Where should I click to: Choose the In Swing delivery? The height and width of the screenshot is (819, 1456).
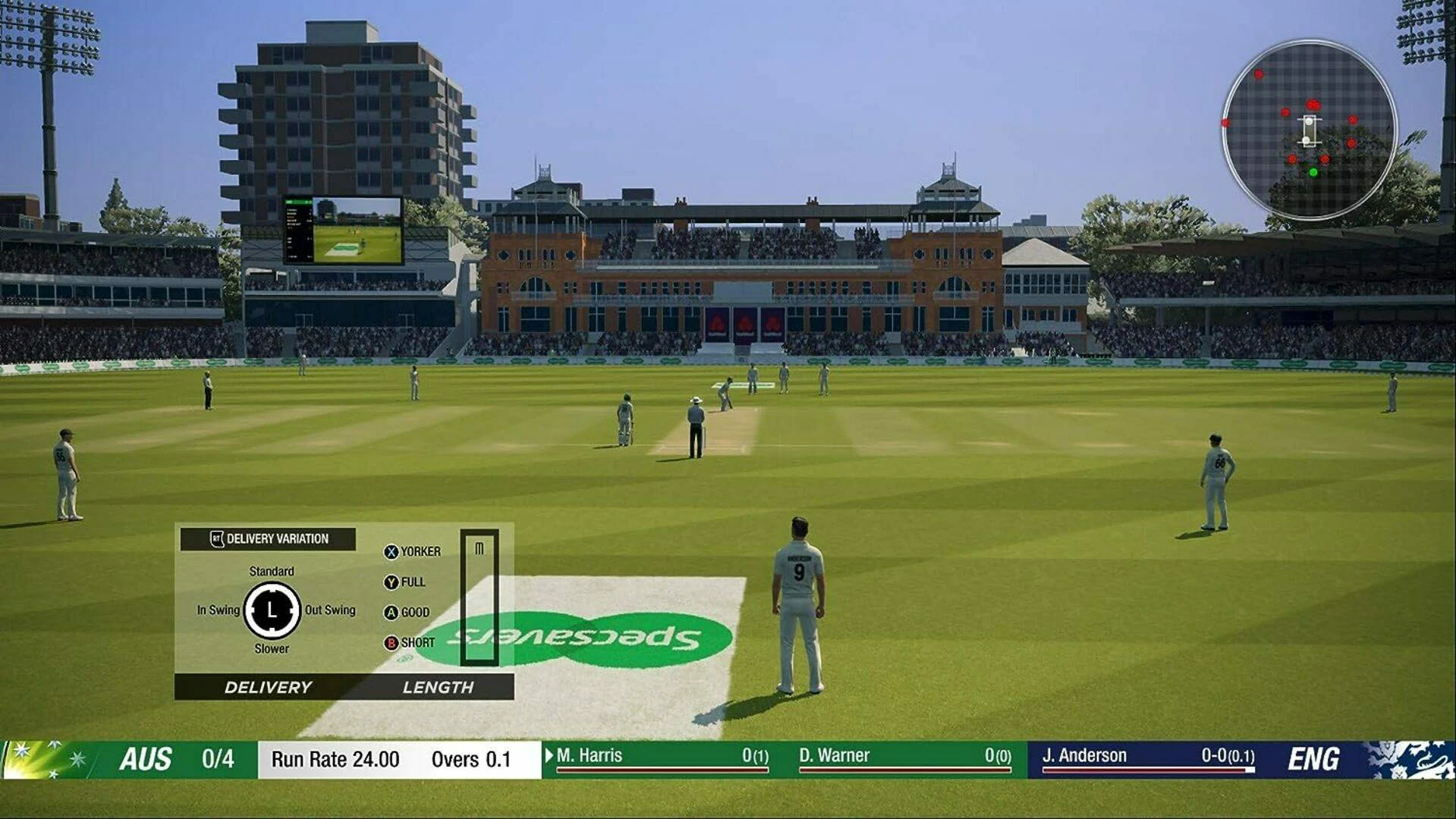point(218,610)
